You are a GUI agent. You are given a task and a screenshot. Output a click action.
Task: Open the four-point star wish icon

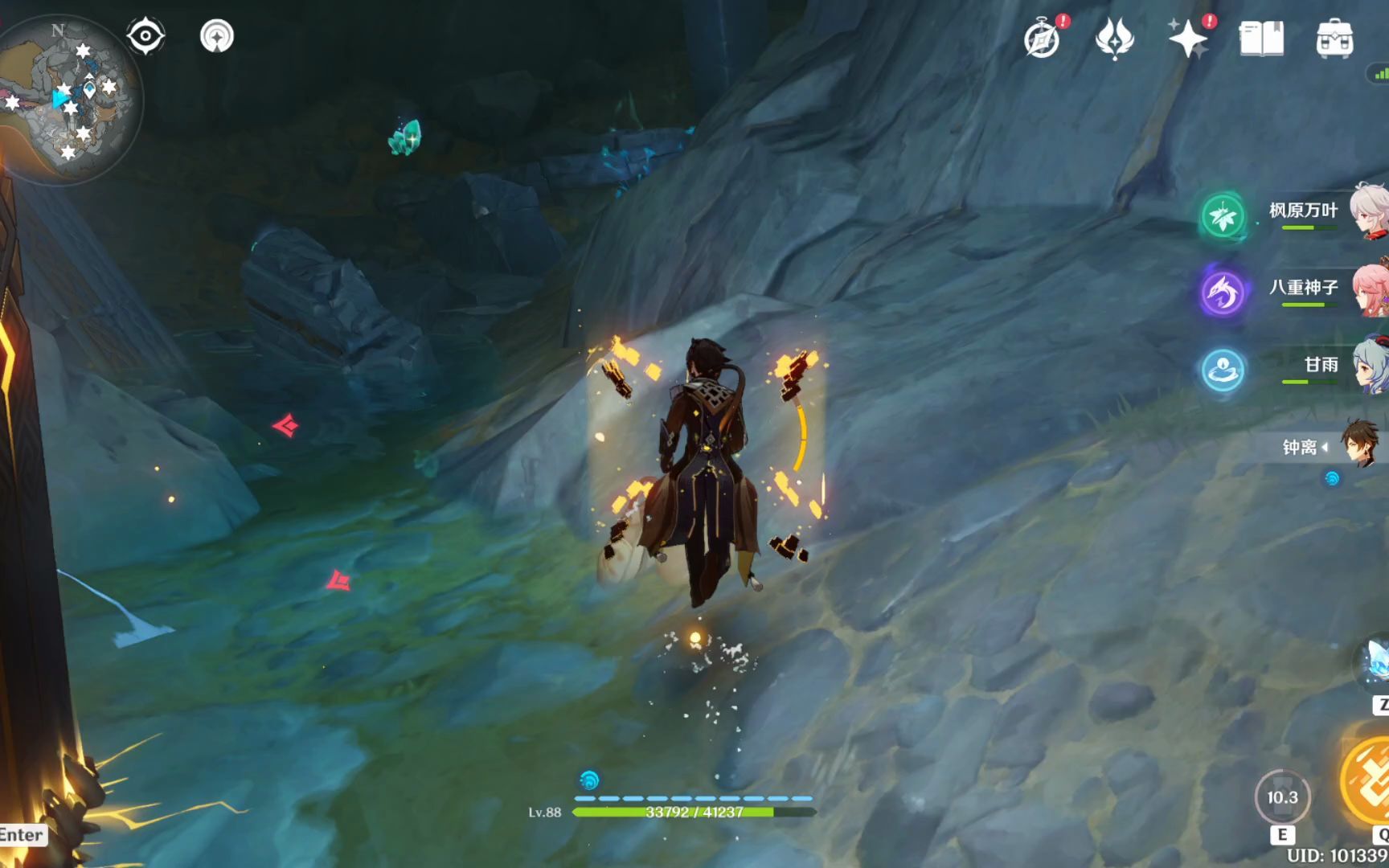tap(1187, 39)
